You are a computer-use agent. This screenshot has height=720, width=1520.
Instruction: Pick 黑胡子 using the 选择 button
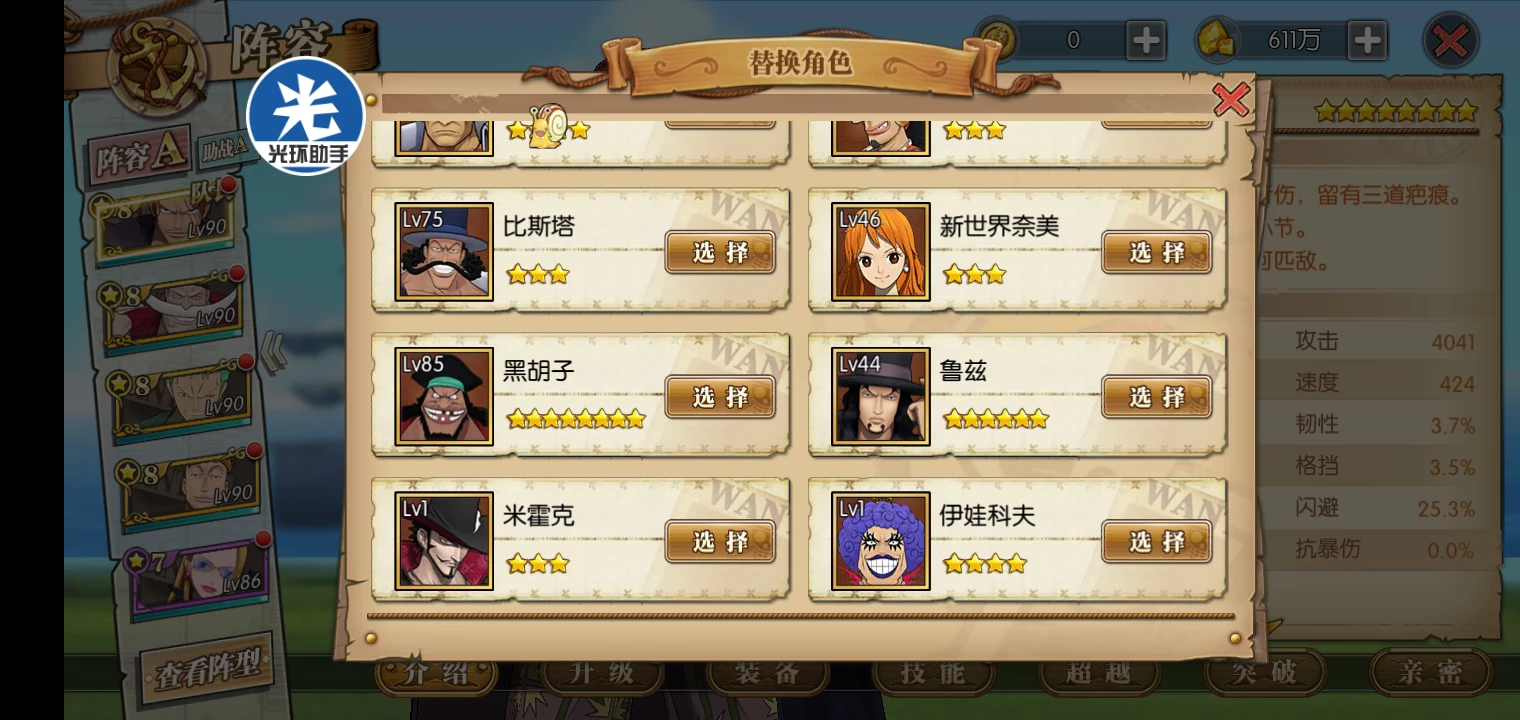[x=719, y=397]
